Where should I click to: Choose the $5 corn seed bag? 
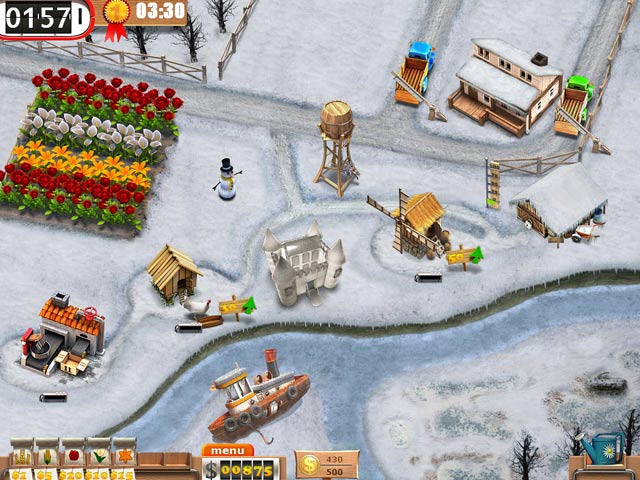(x=47, y=458)
